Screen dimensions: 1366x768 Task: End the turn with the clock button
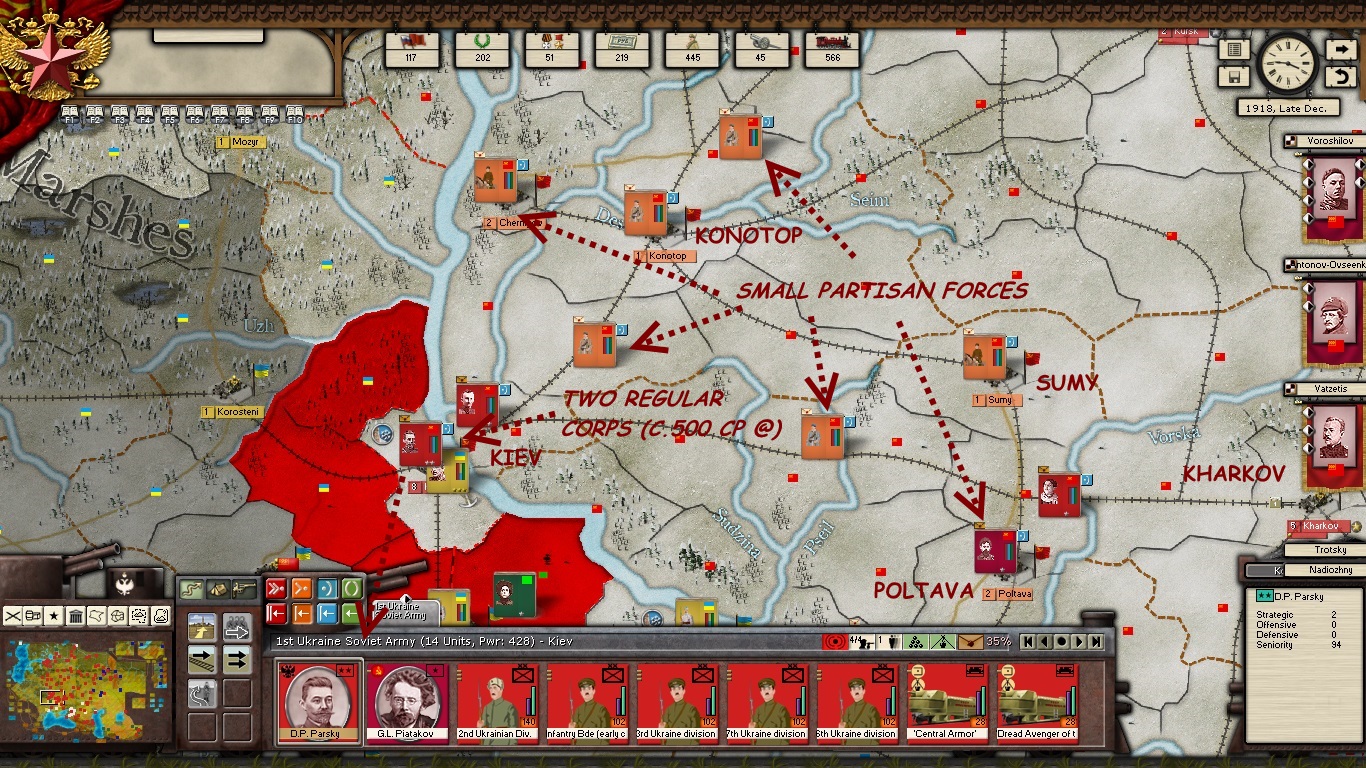click(x=1287, y=63)
